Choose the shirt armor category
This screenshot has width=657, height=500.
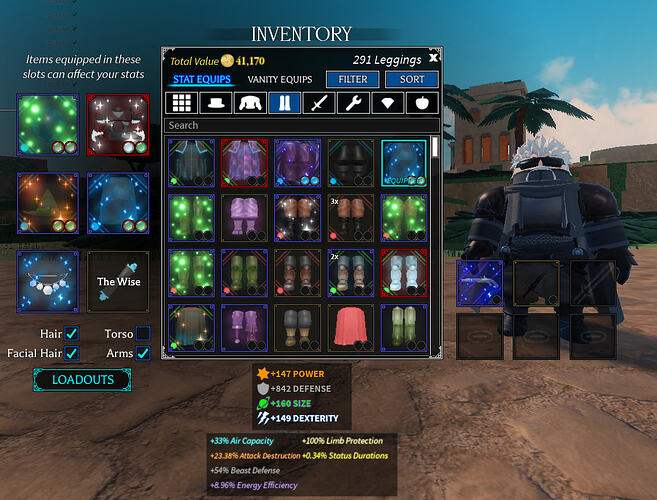pyautogui.click(x=250, y=103)
